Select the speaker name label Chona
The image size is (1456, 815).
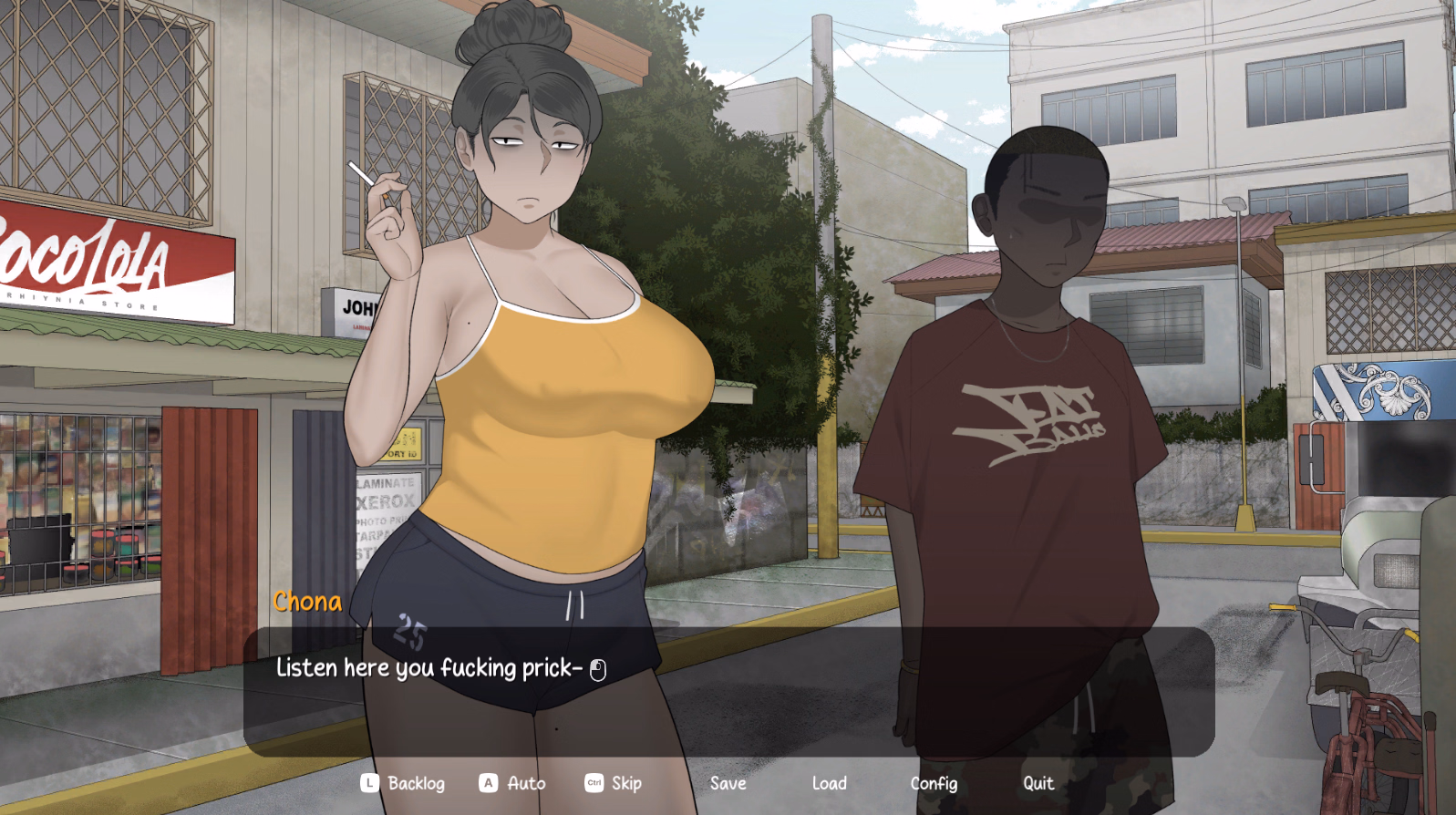tap(306, 601)
